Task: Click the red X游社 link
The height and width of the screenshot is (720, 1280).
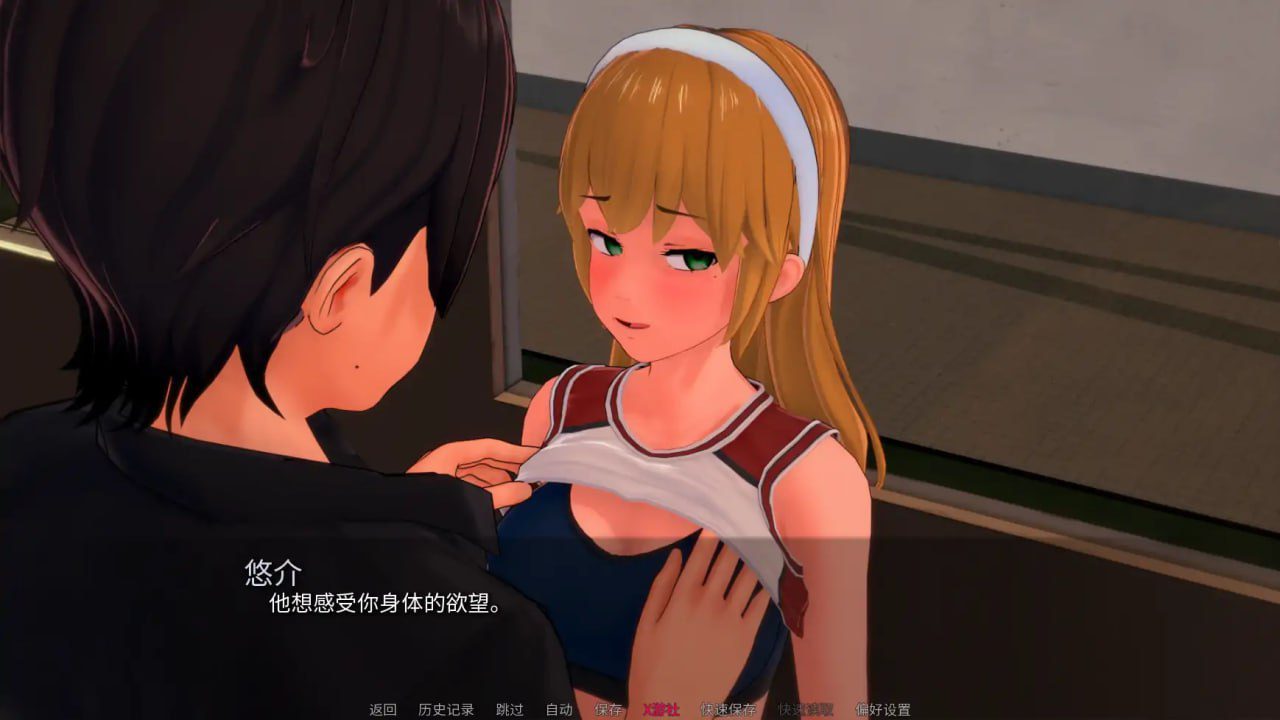Action: tap(663, 709)
